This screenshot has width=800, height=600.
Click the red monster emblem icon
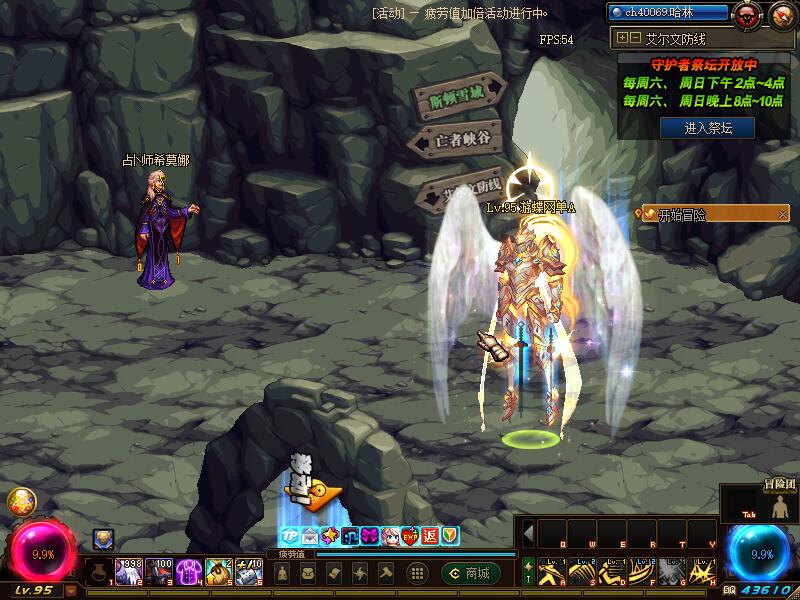point(745,14)
